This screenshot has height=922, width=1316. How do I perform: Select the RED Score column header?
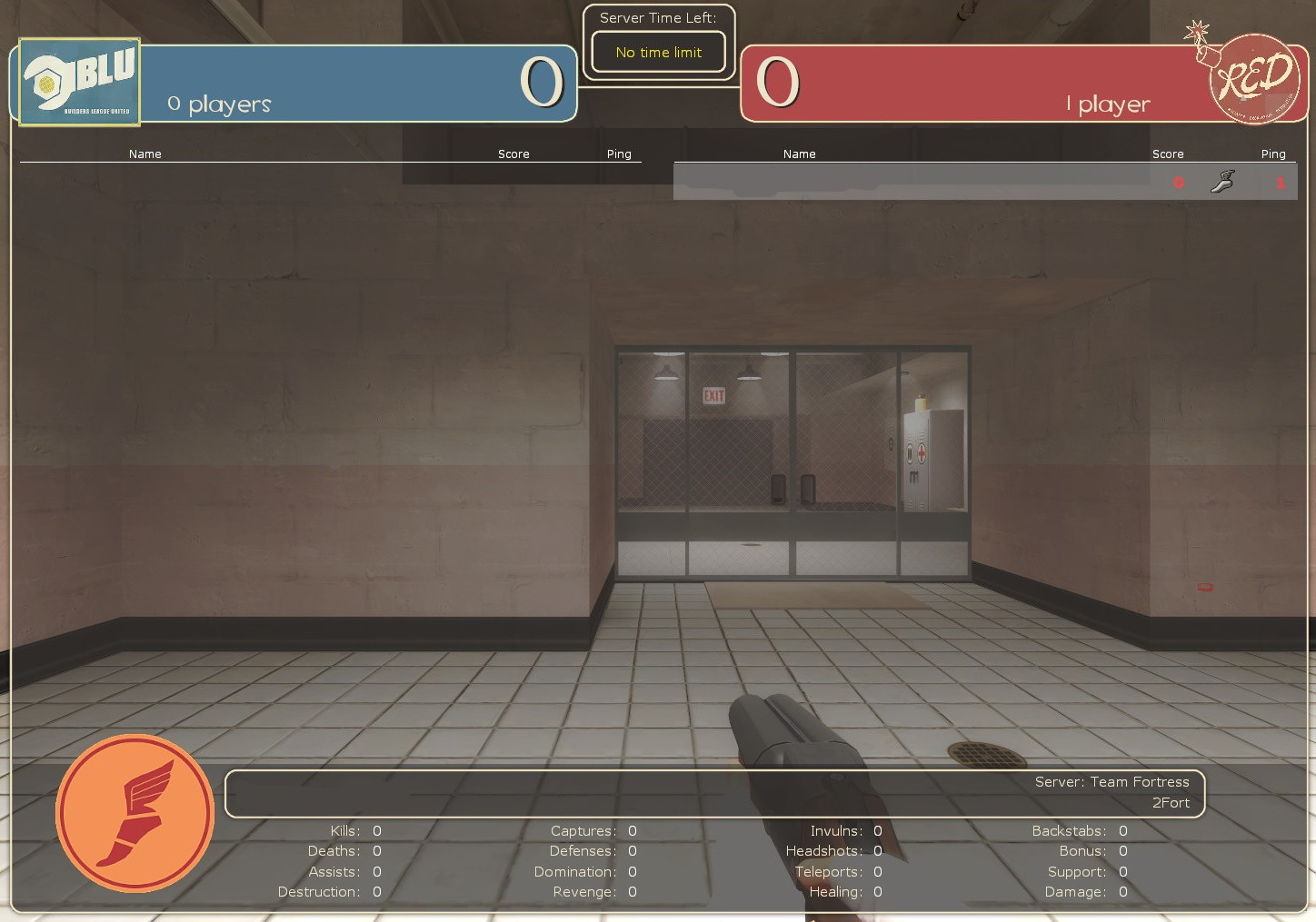pos(1168,154)
